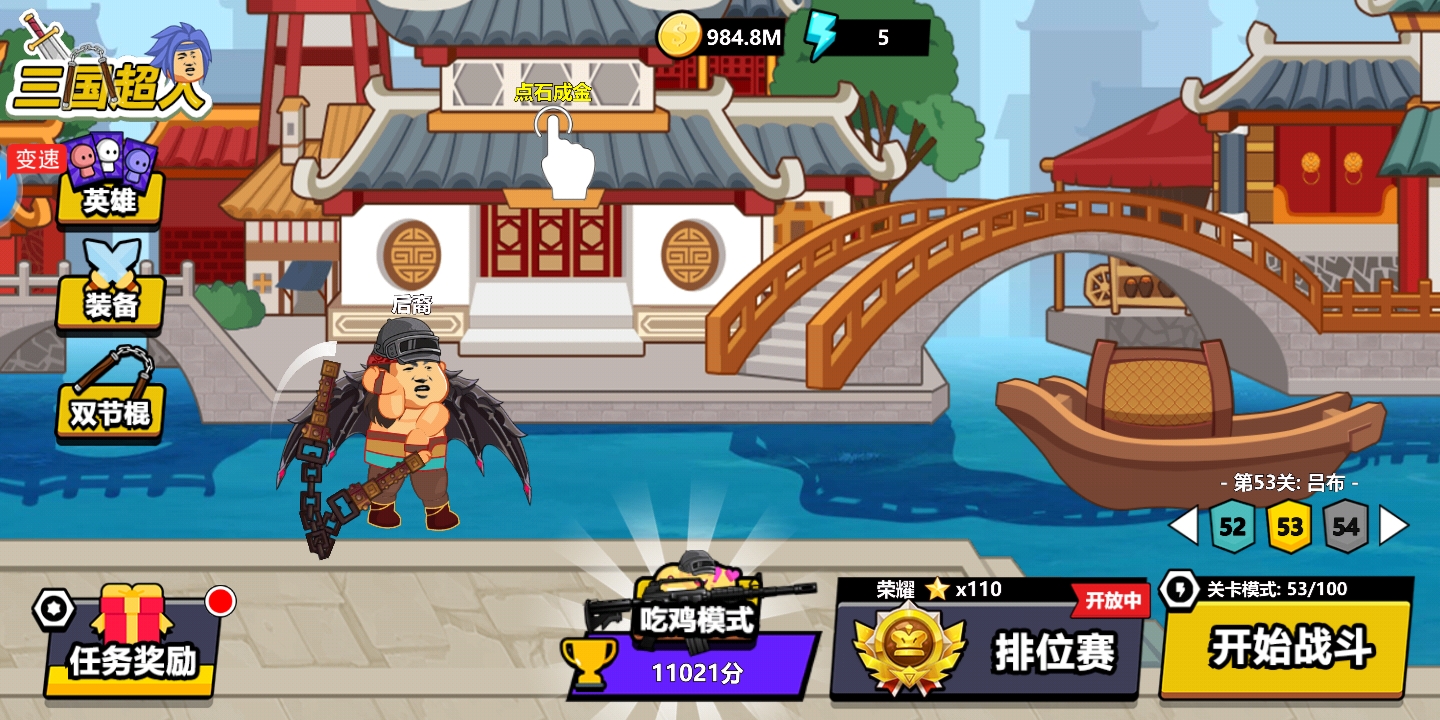
Task: Select stage 54 hexagon
Action: click(x=1346, y=526)
